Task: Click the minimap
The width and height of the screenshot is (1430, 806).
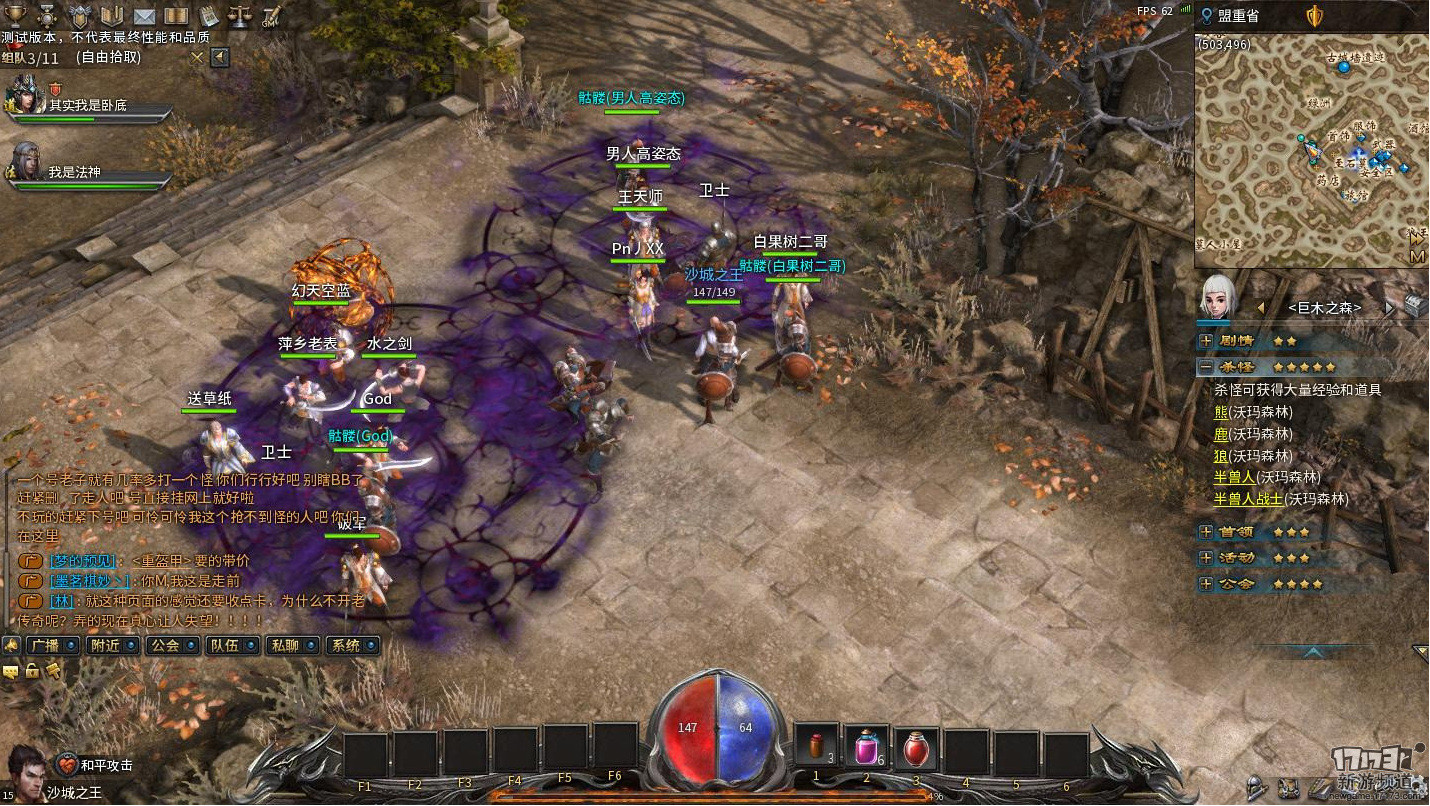Action: click(1310, 150)
